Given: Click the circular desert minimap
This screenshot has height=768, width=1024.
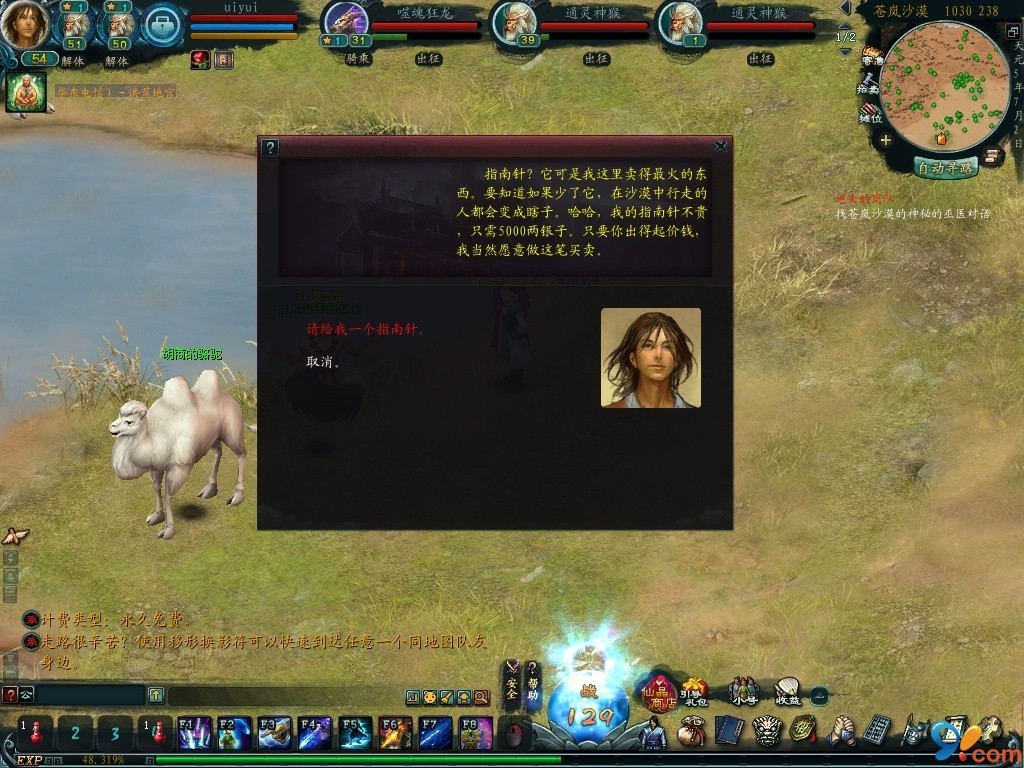Looking at the screenshot, I should [x=944, y=87].
